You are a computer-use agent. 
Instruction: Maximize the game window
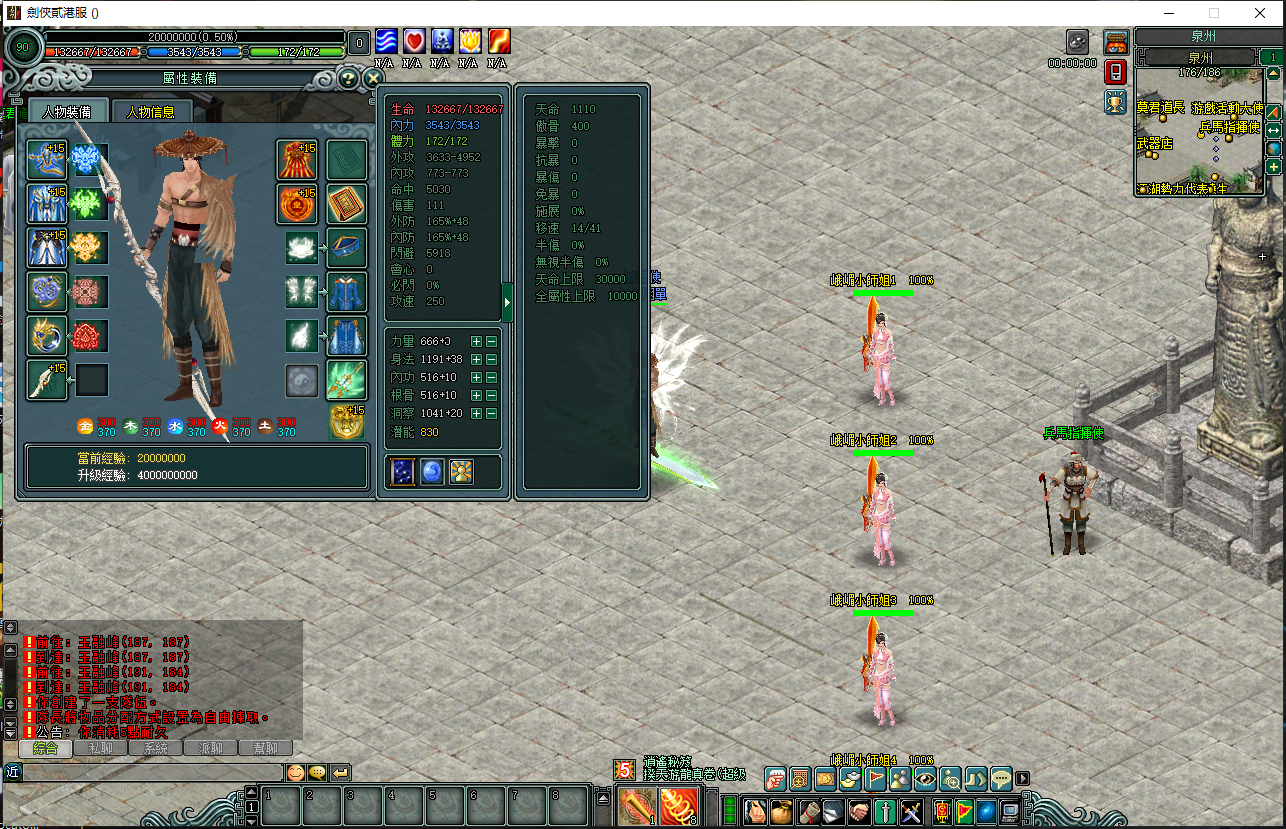pyautogui.click(x=1214, y=13)
